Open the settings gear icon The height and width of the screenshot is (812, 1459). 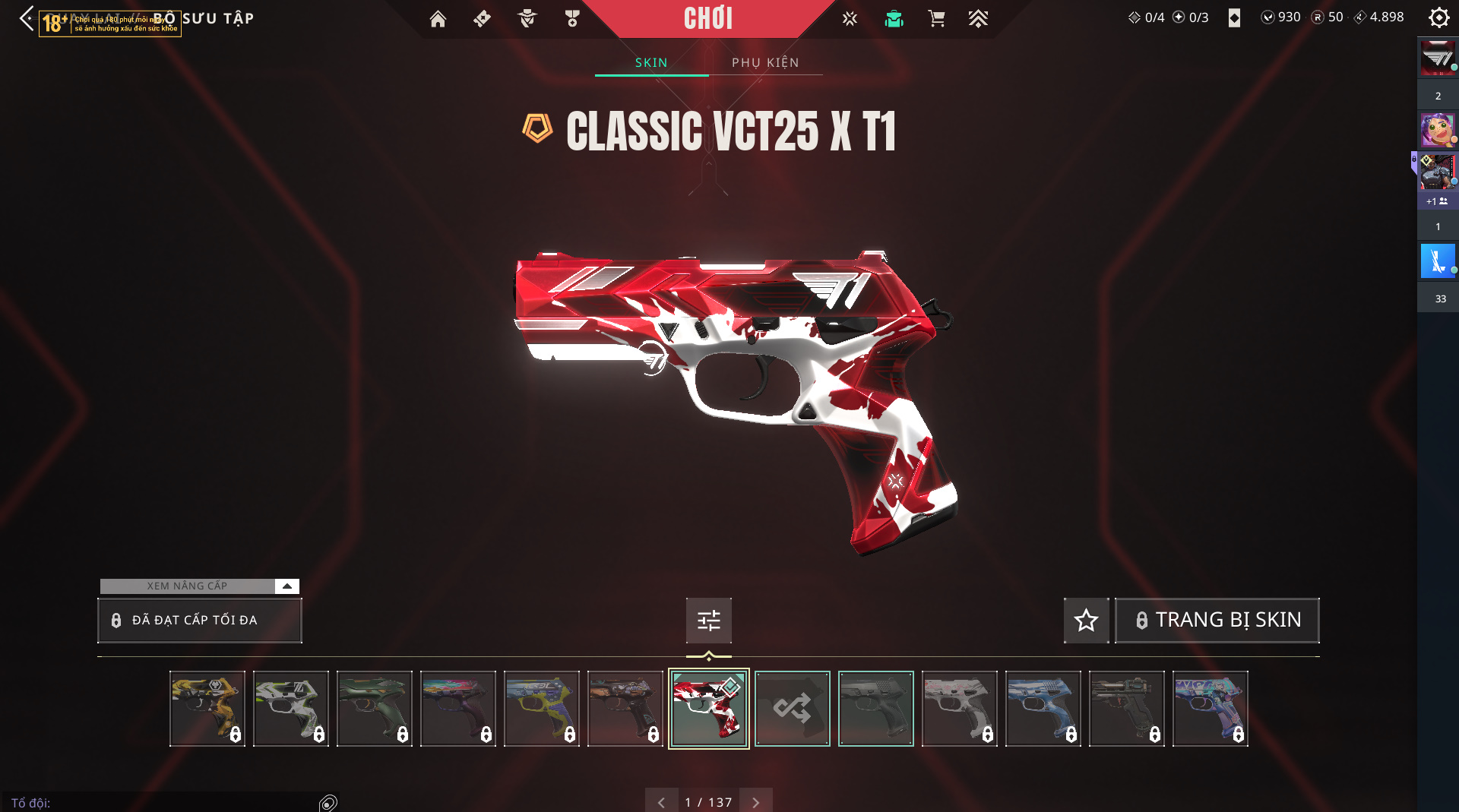click(1438, 17)
